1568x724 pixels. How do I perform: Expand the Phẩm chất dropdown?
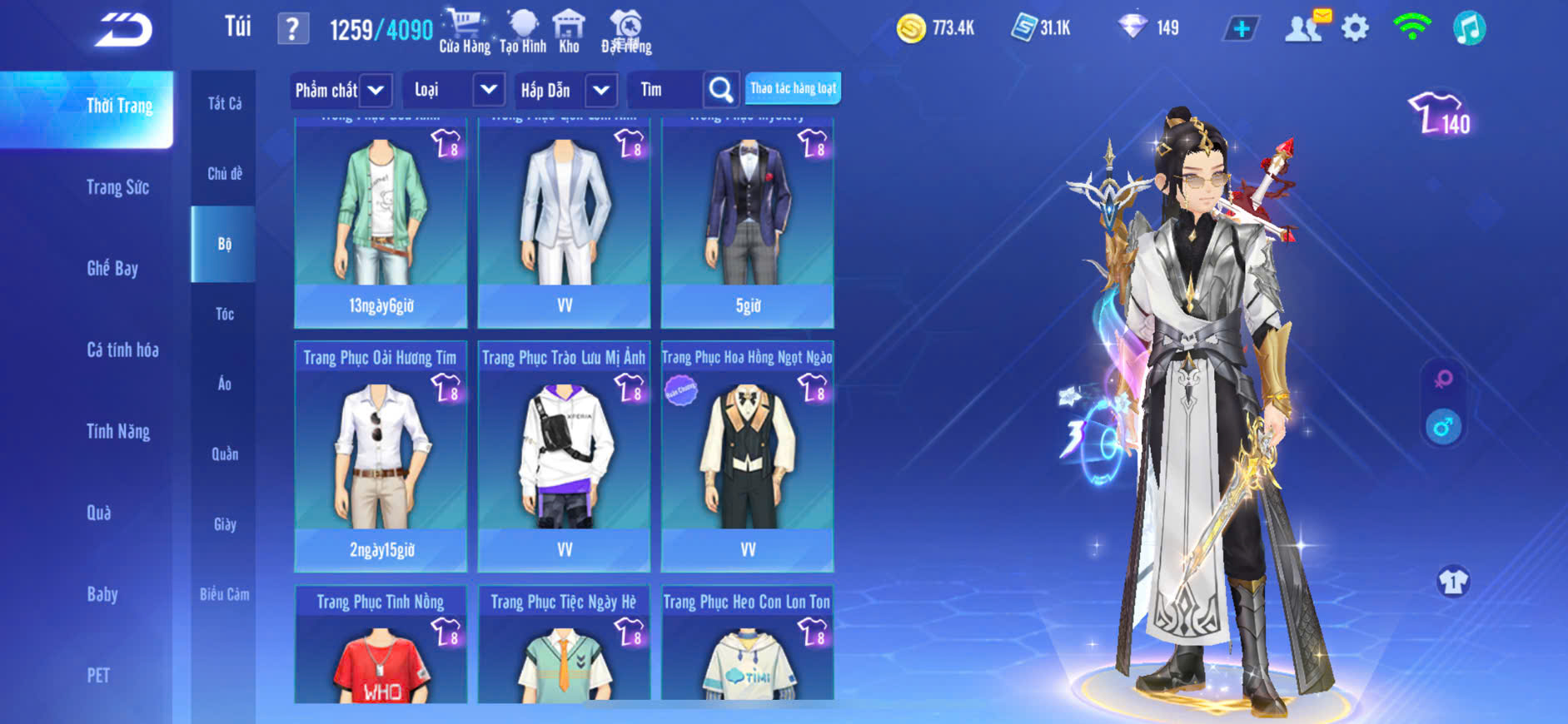point(376,90)
